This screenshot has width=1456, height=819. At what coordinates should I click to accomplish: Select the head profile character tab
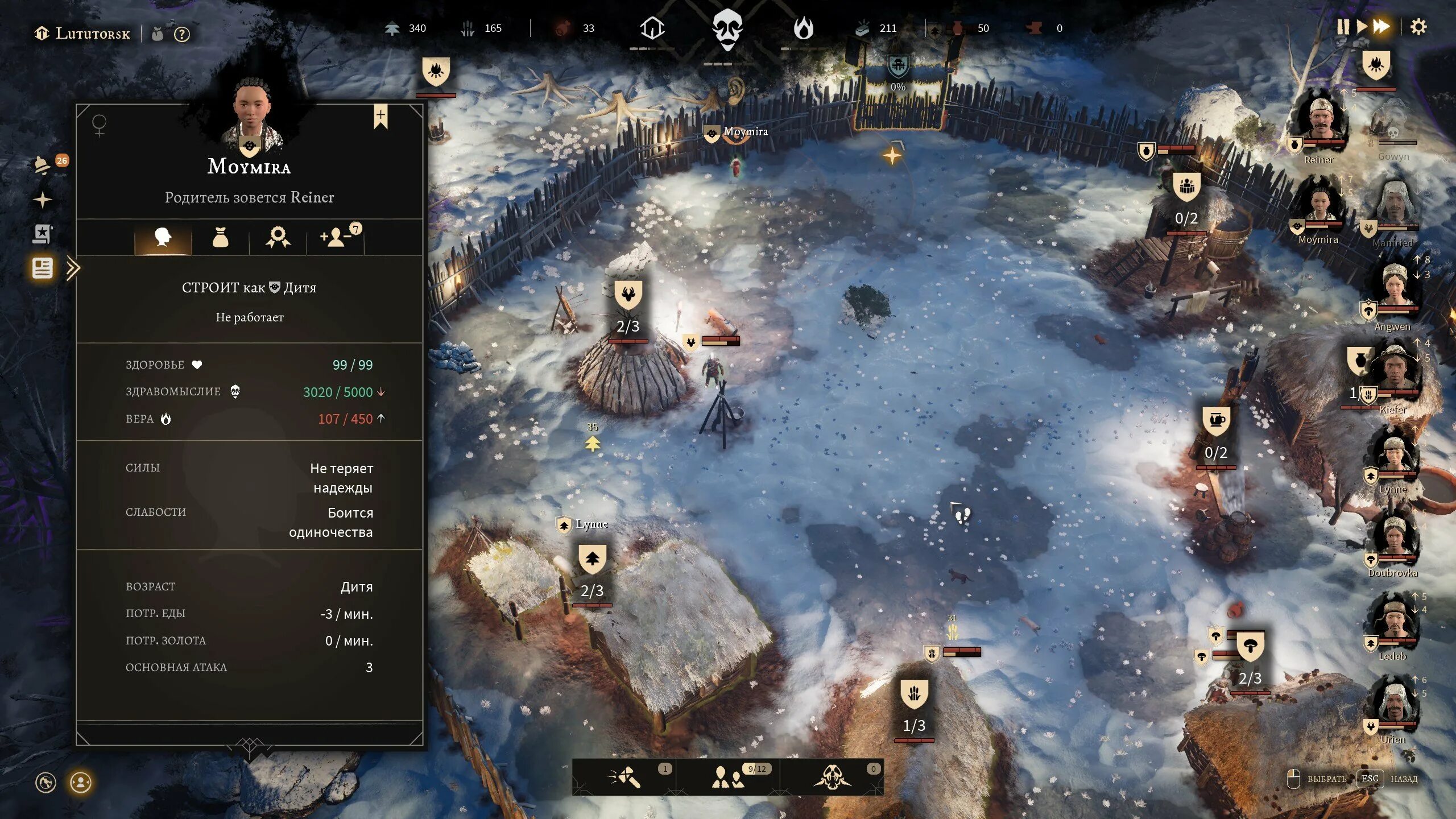pos(163,237)
